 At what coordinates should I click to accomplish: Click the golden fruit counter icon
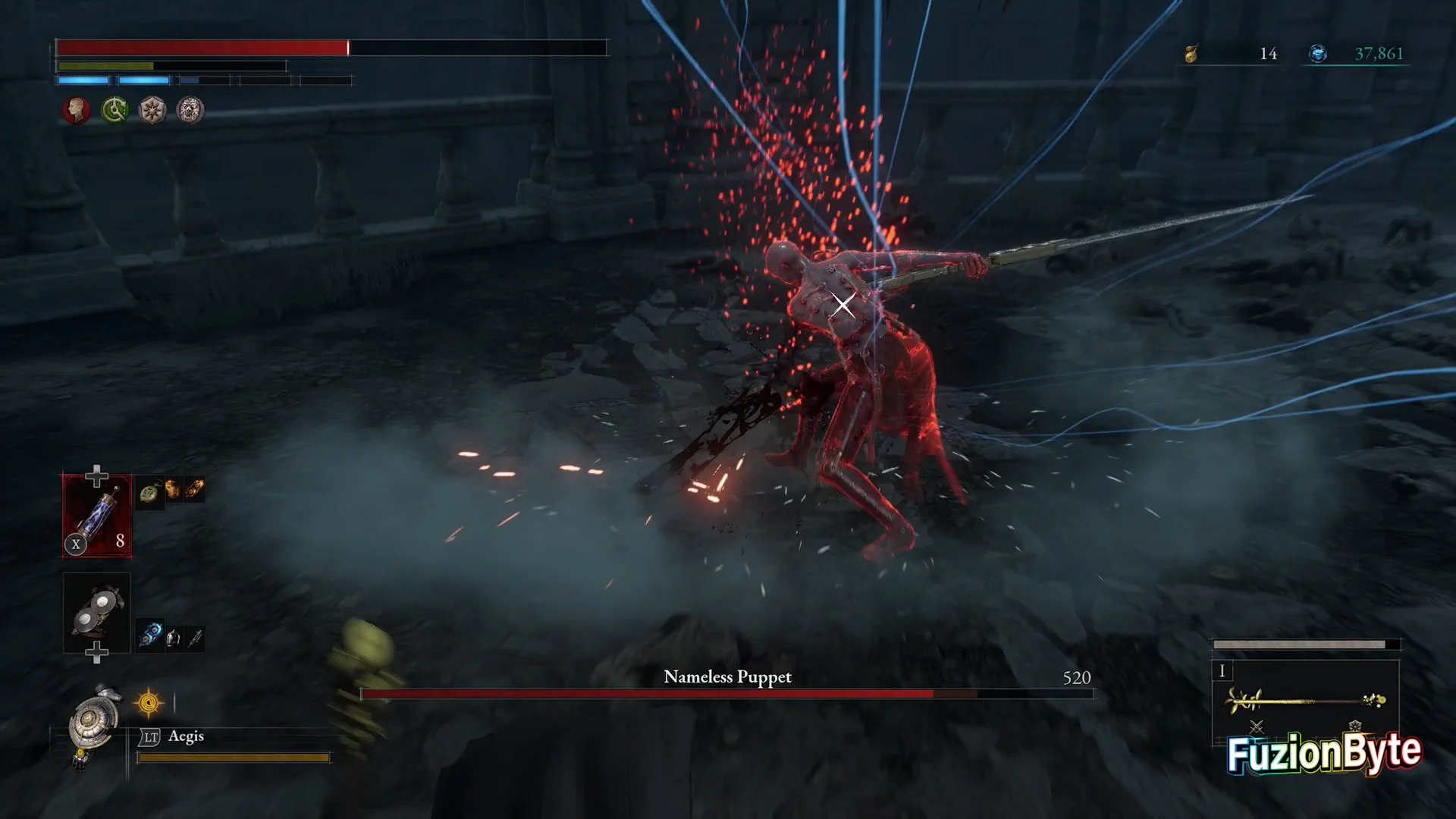(1191, 54)
